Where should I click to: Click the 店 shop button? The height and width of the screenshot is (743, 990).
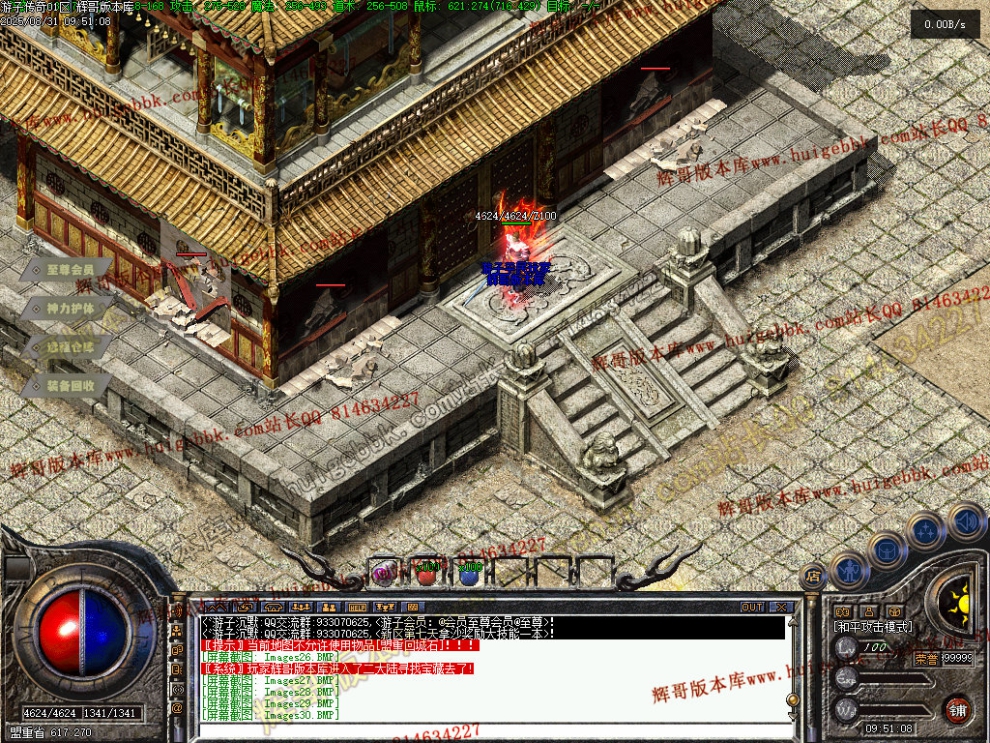point(813,578)
